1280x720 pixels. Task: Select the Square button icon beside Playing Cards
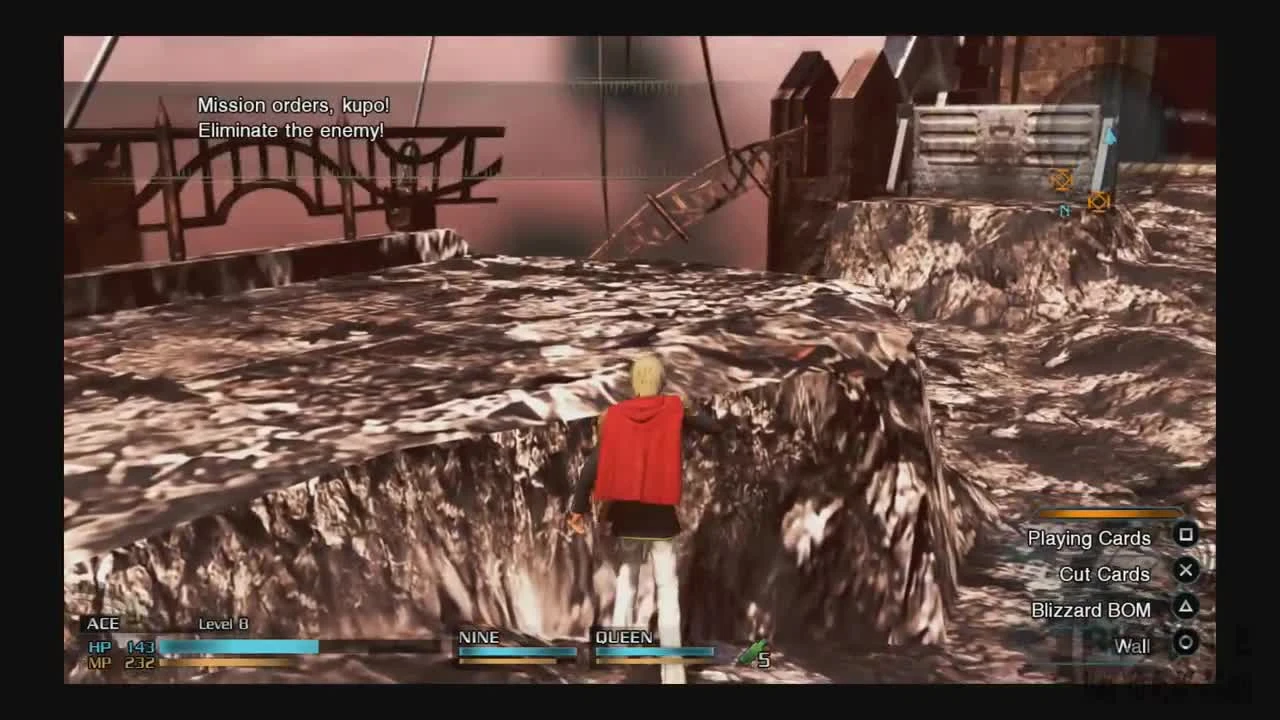point(1186,536)
